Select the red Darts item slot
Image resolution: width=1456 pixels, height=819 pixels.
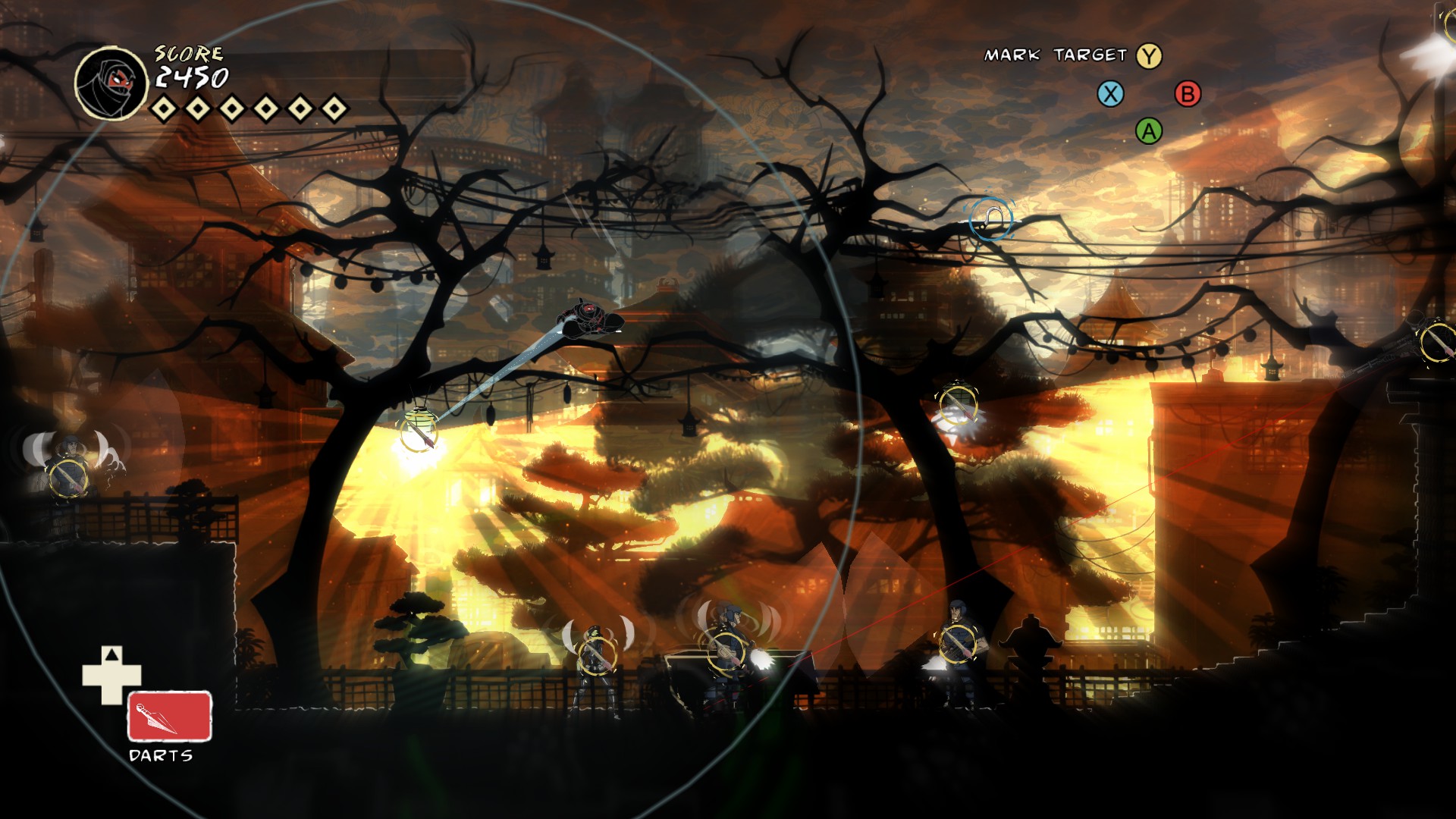(169, 716)
